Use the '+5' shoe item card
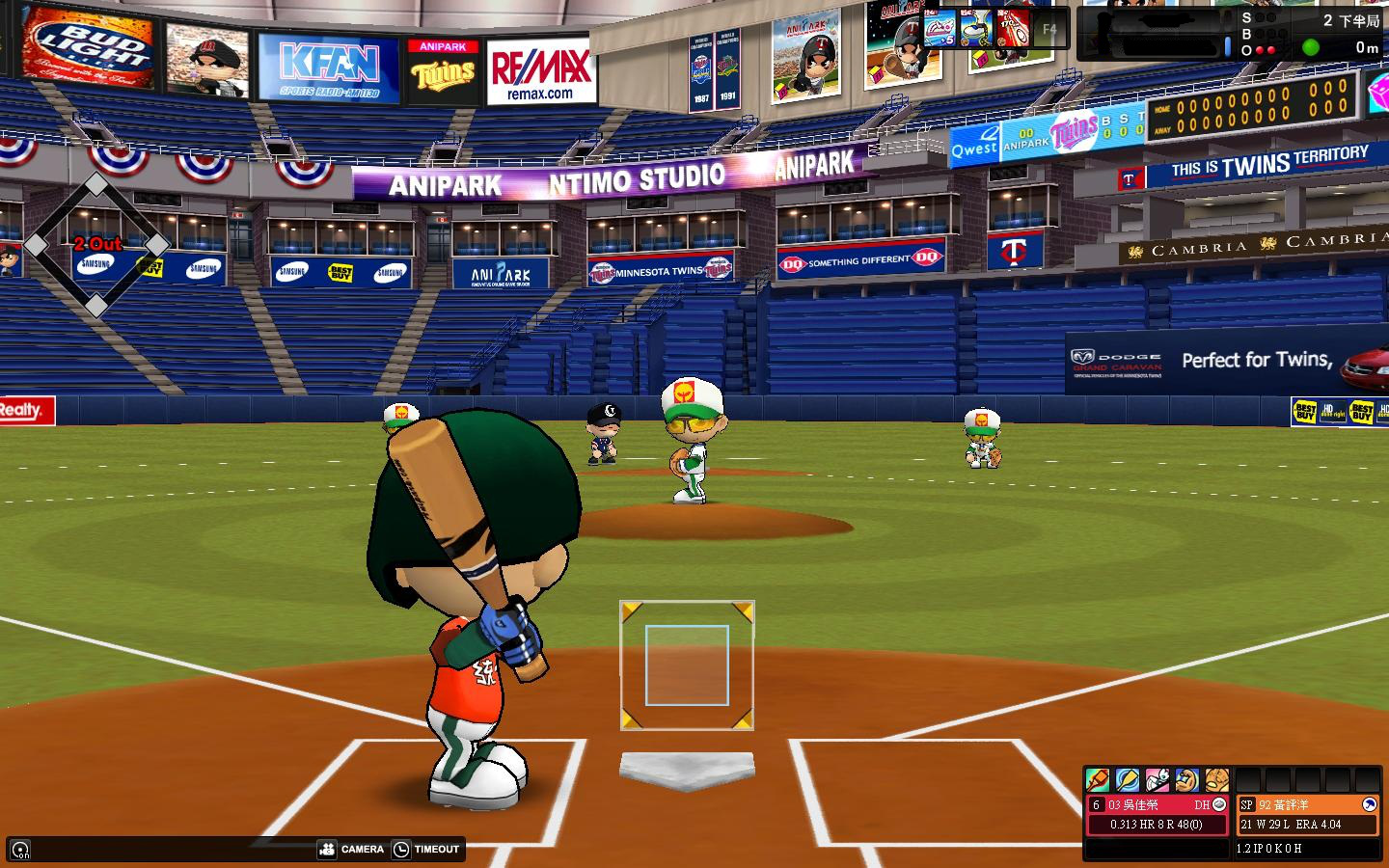The height and width of the screenshot is (868, 1389). click(x=940, y=29)
